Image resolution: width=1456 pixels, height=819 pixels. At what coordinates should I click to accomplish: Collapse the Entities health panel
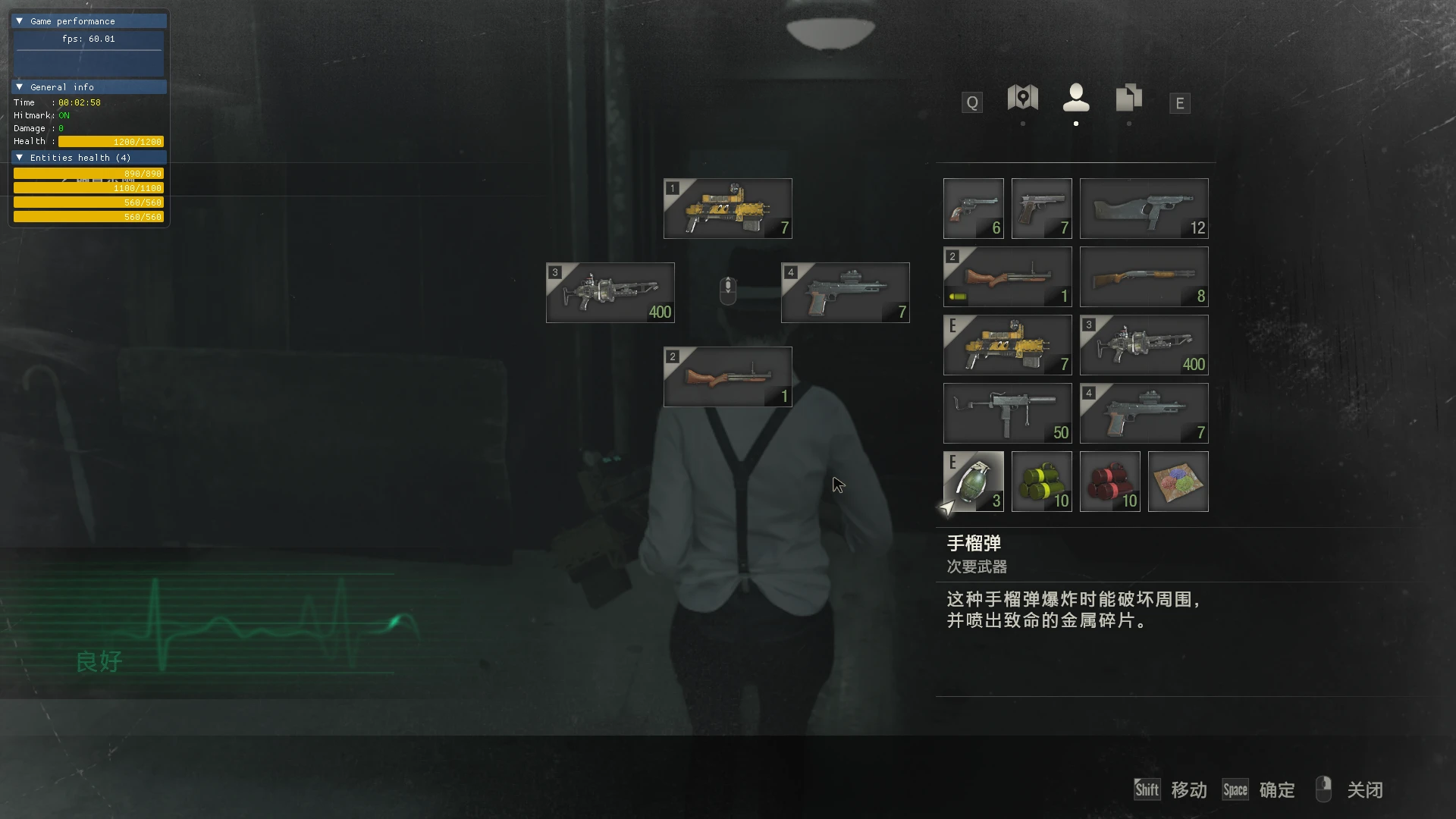19,157
